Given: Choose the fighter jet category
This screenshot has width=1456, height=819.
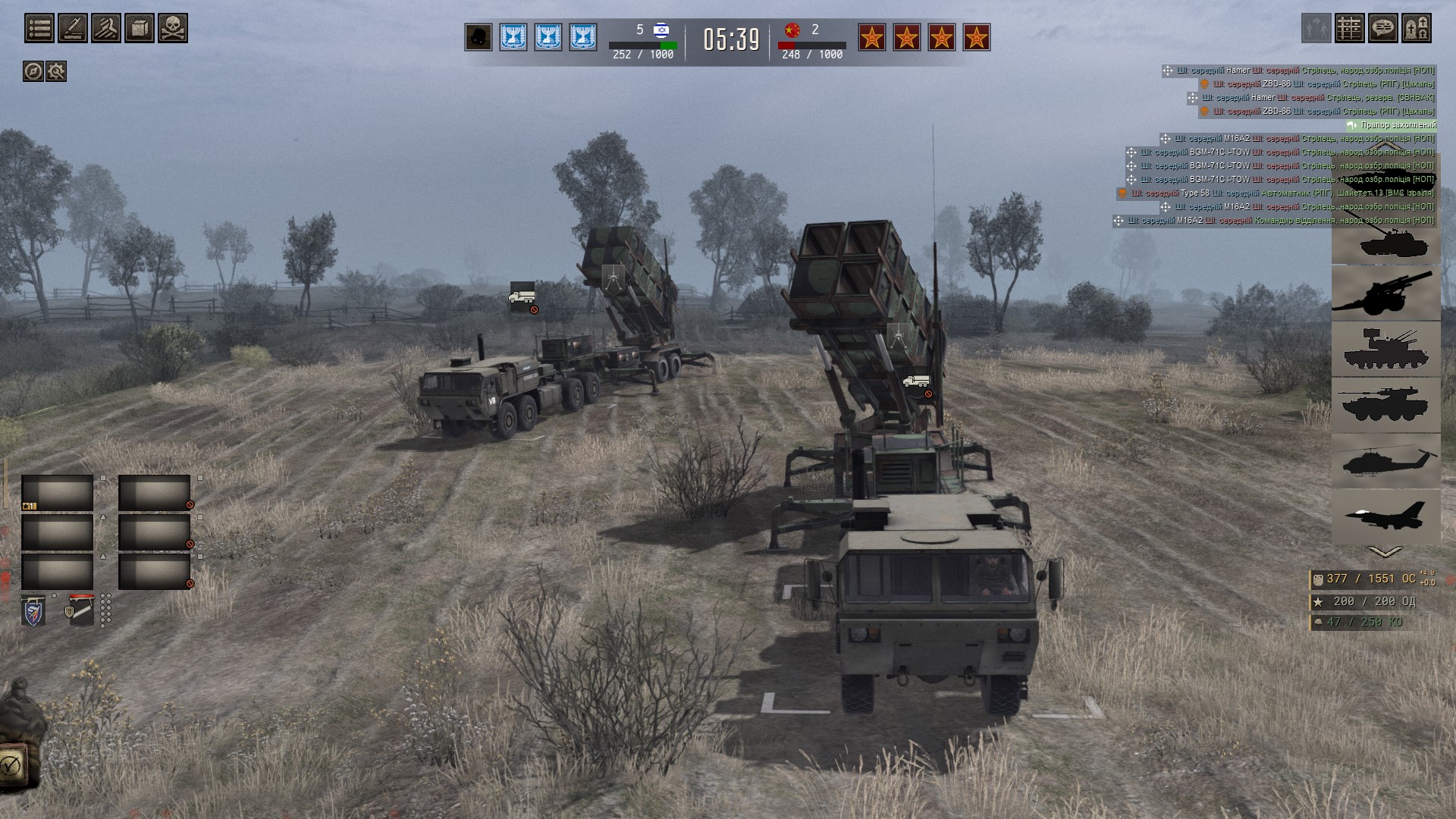Looking at the screenshot, I should [1385, 516].
